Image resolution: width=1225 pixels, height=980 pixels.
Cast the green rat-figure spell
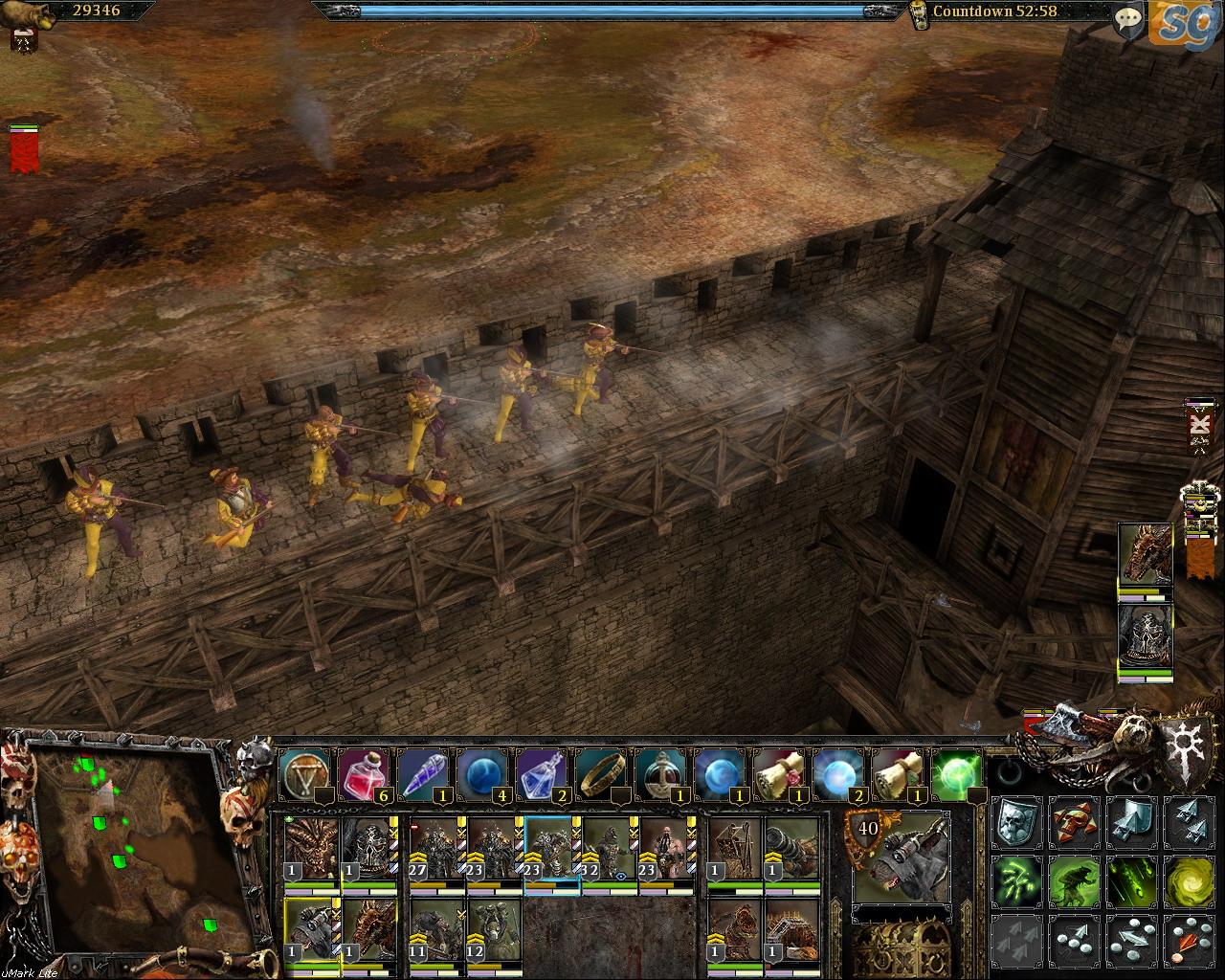click(x=1074, y=880)
